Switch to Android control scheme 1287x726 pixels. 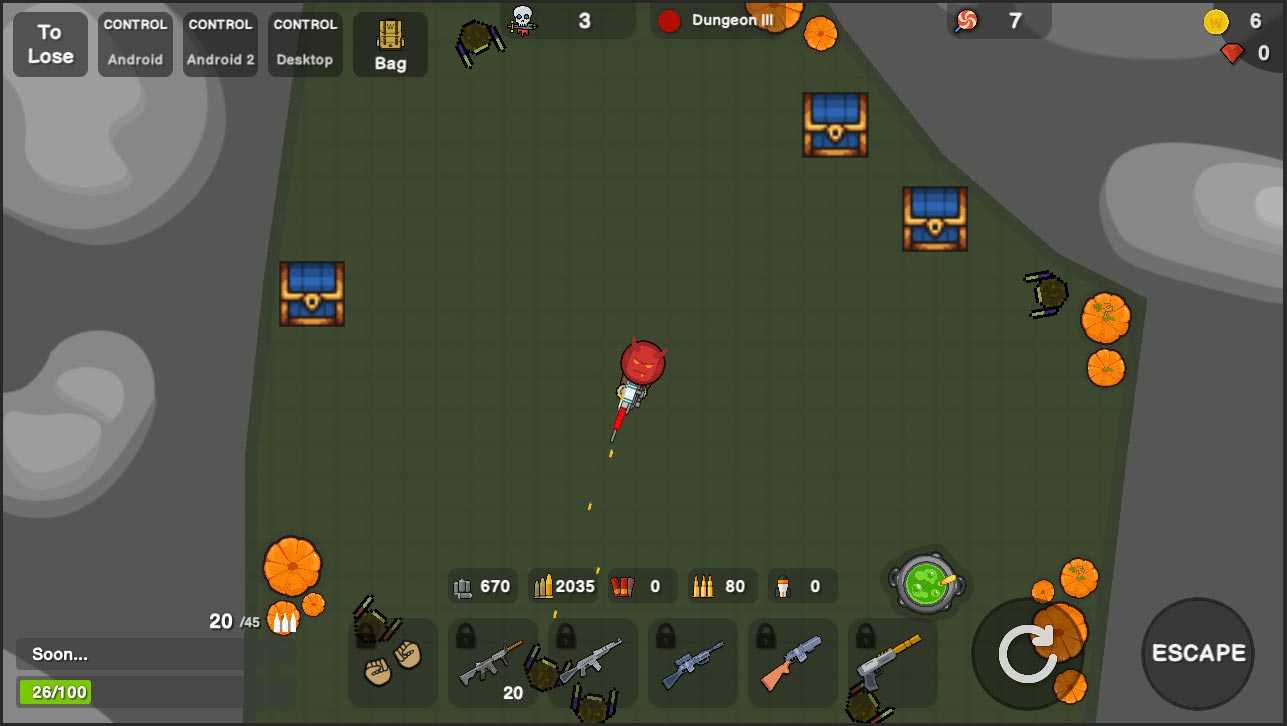135,45
